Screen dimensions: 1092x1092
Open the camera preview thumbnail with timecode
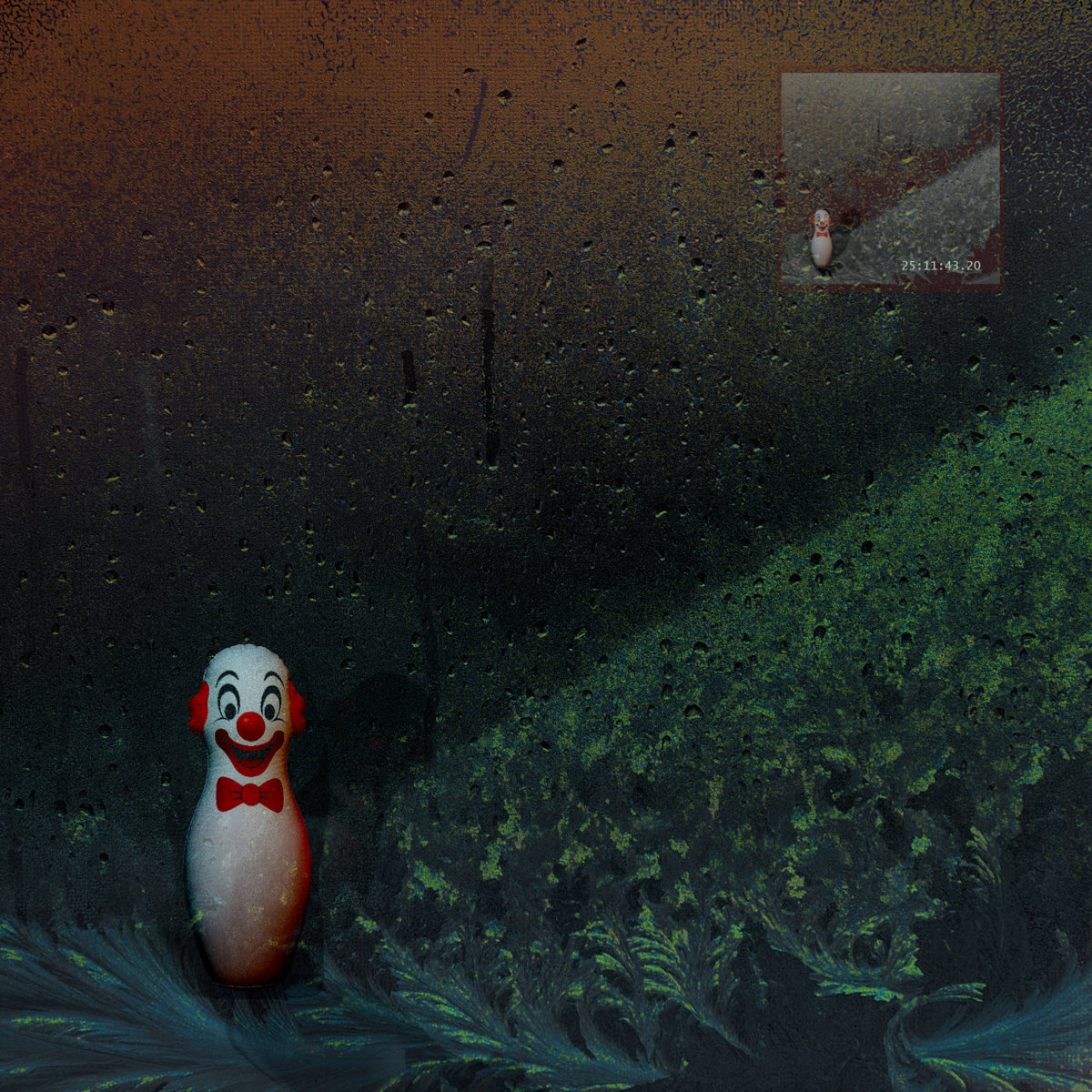point(891,179)
